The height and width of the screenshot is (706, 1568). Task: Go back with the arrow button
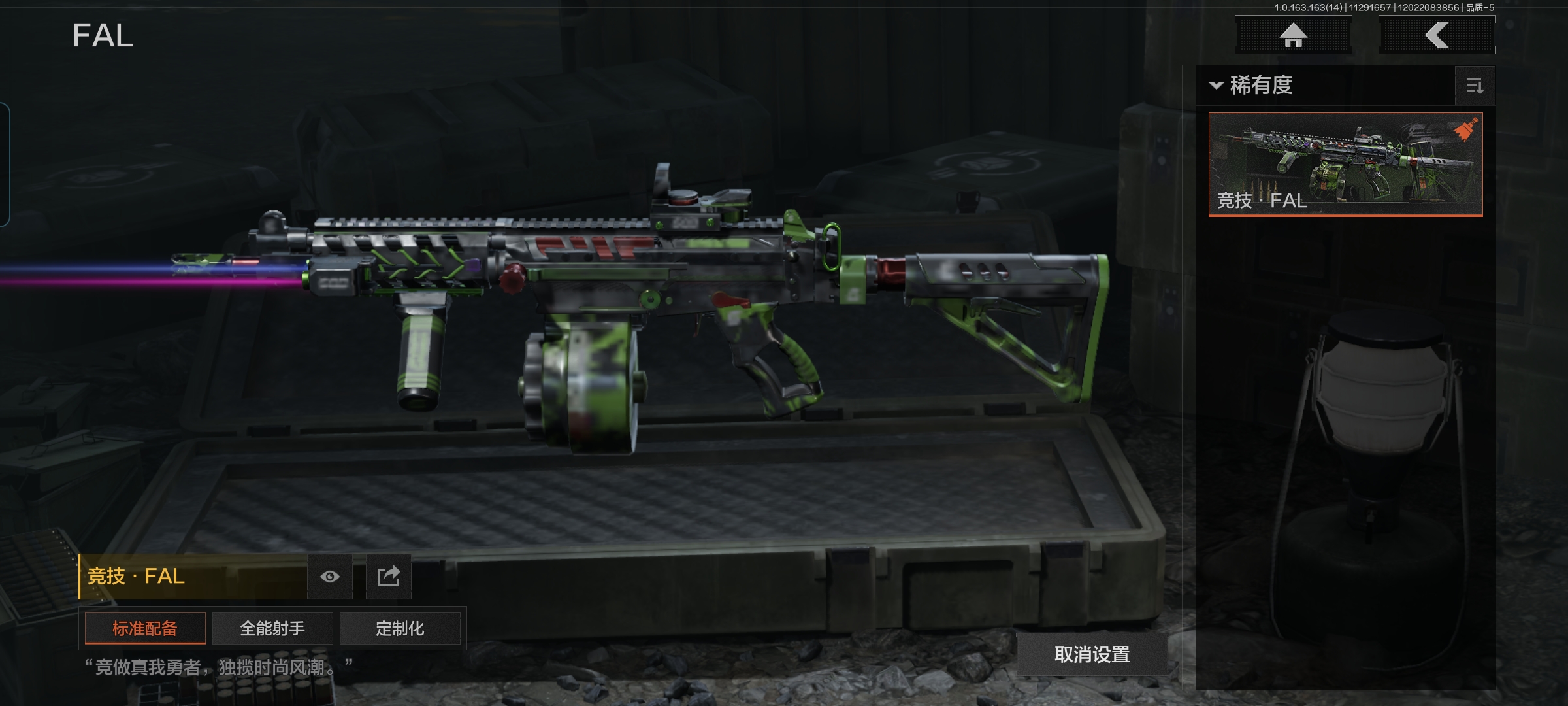(x=1437, y=35)
